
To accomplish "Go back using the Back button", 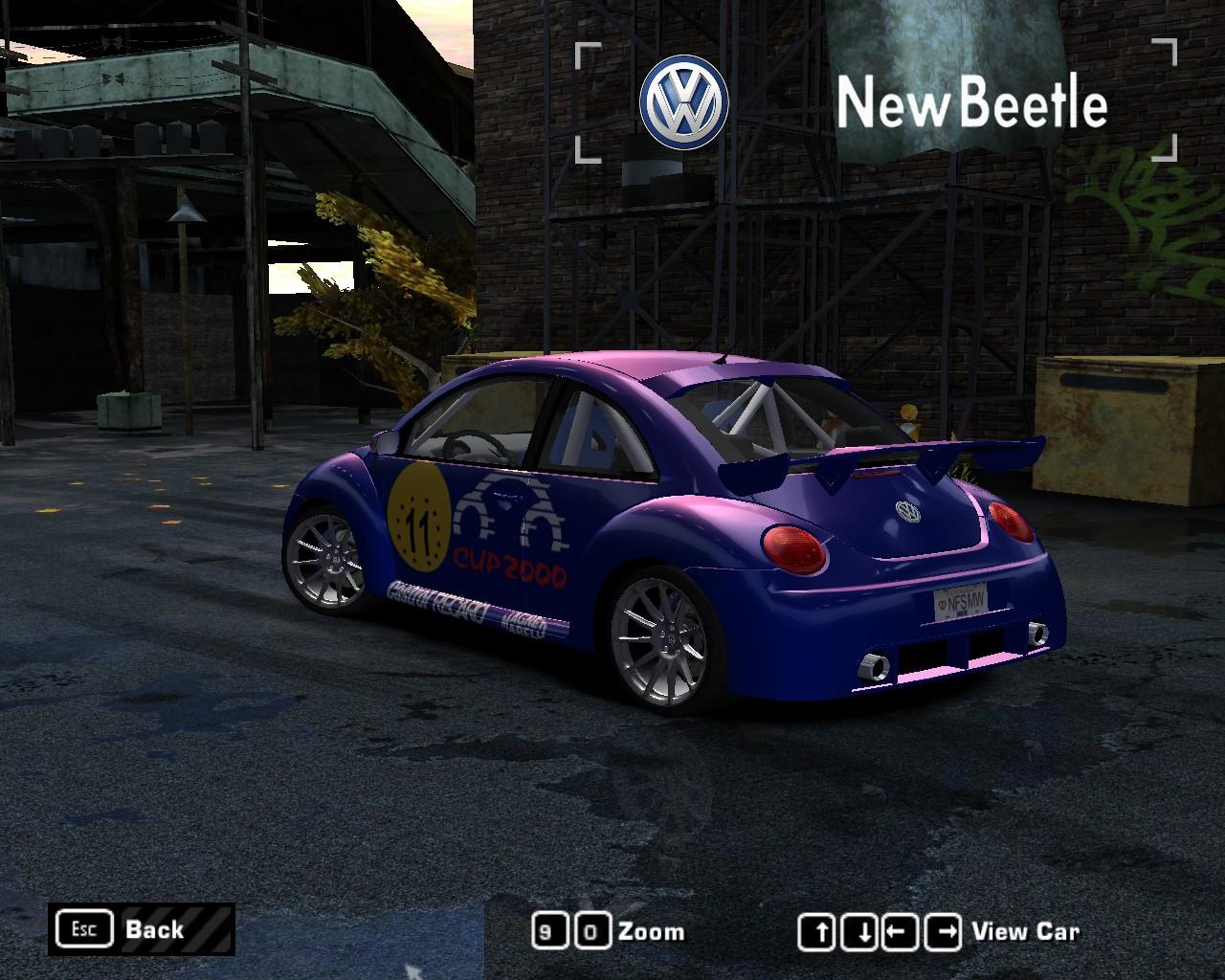I will click(141, 928).
